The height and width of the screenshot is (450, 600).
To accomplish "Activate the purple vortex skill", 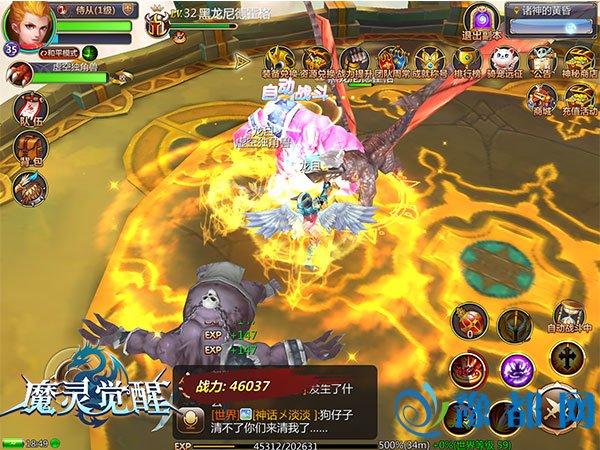I will (516, 366).
